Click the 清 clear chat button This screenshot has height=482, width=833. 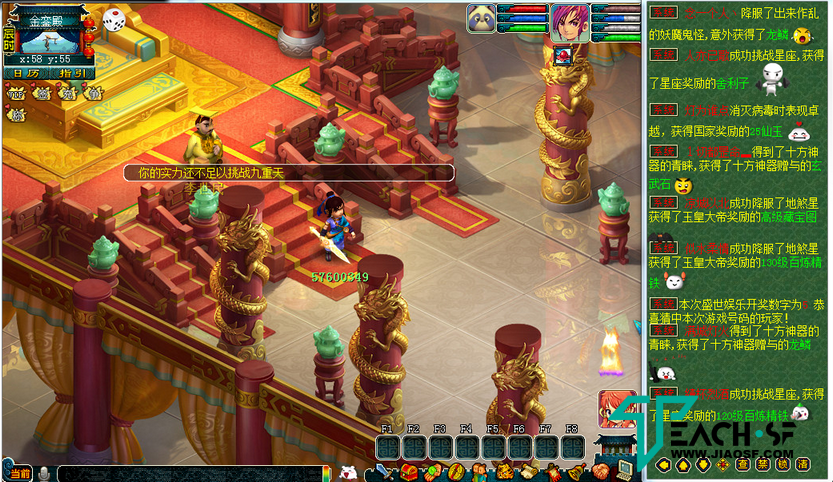(802, 464)
